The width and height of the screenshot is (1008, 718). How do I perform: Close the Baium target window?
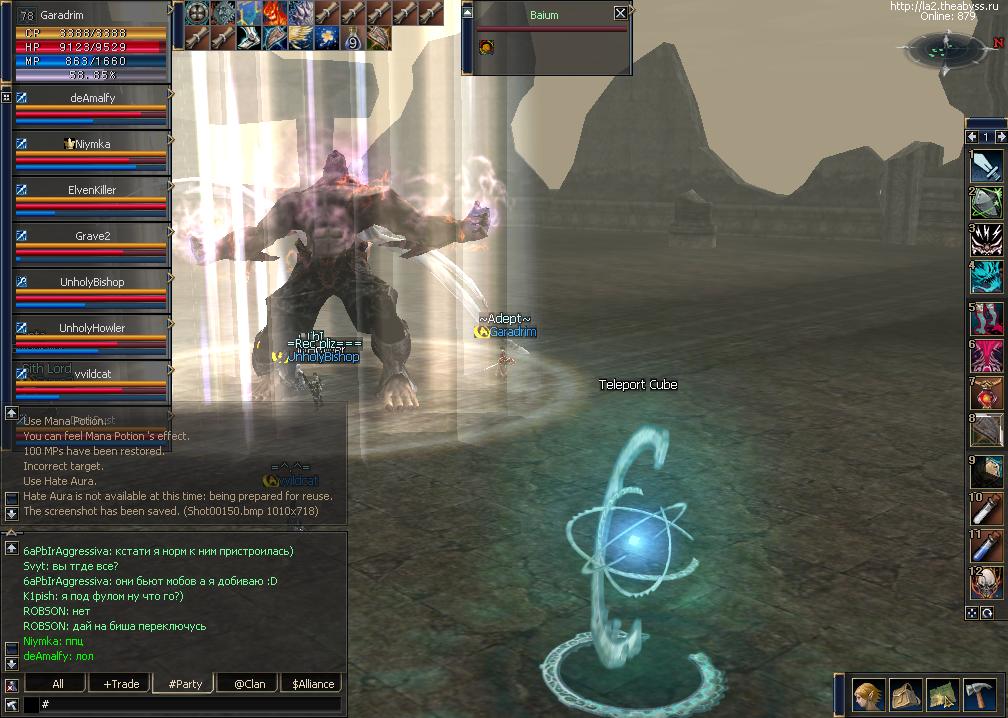click(620, 13)
